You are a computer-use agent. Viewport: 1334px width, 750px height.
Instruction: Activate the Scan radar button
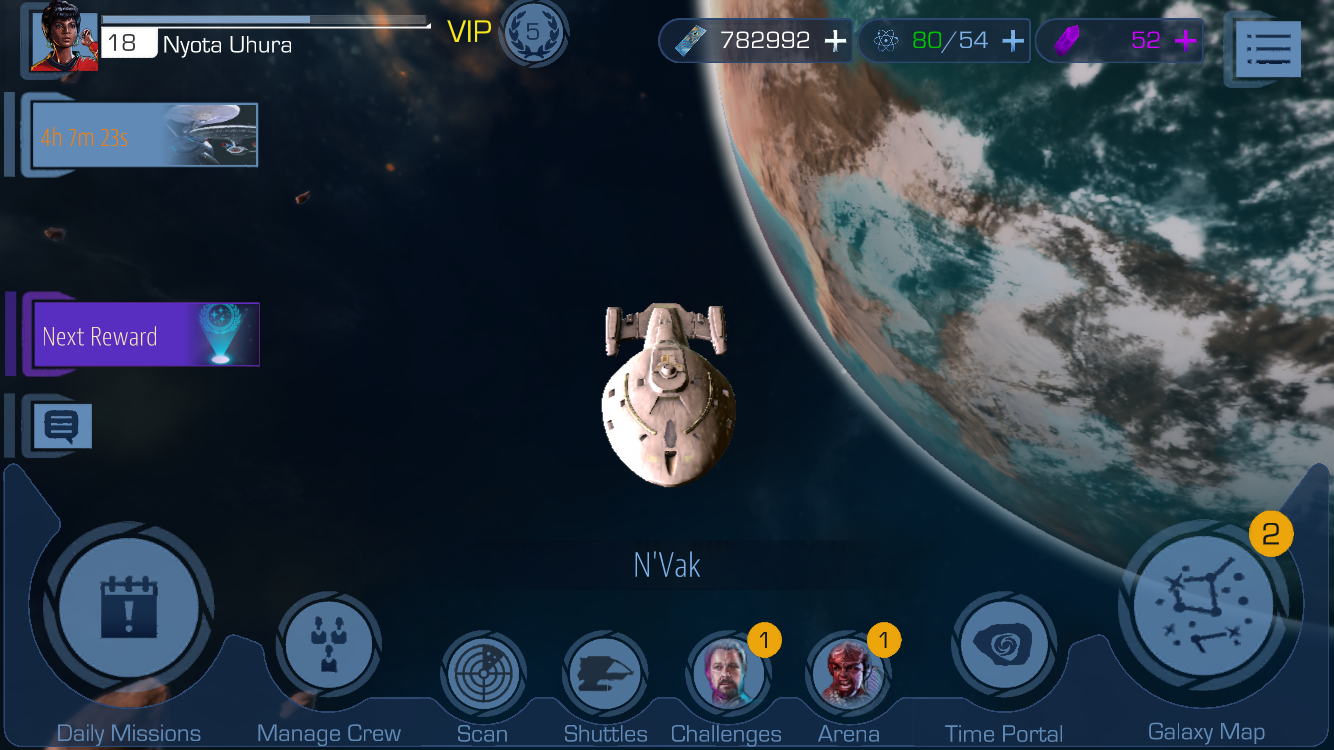pos(483,673)
